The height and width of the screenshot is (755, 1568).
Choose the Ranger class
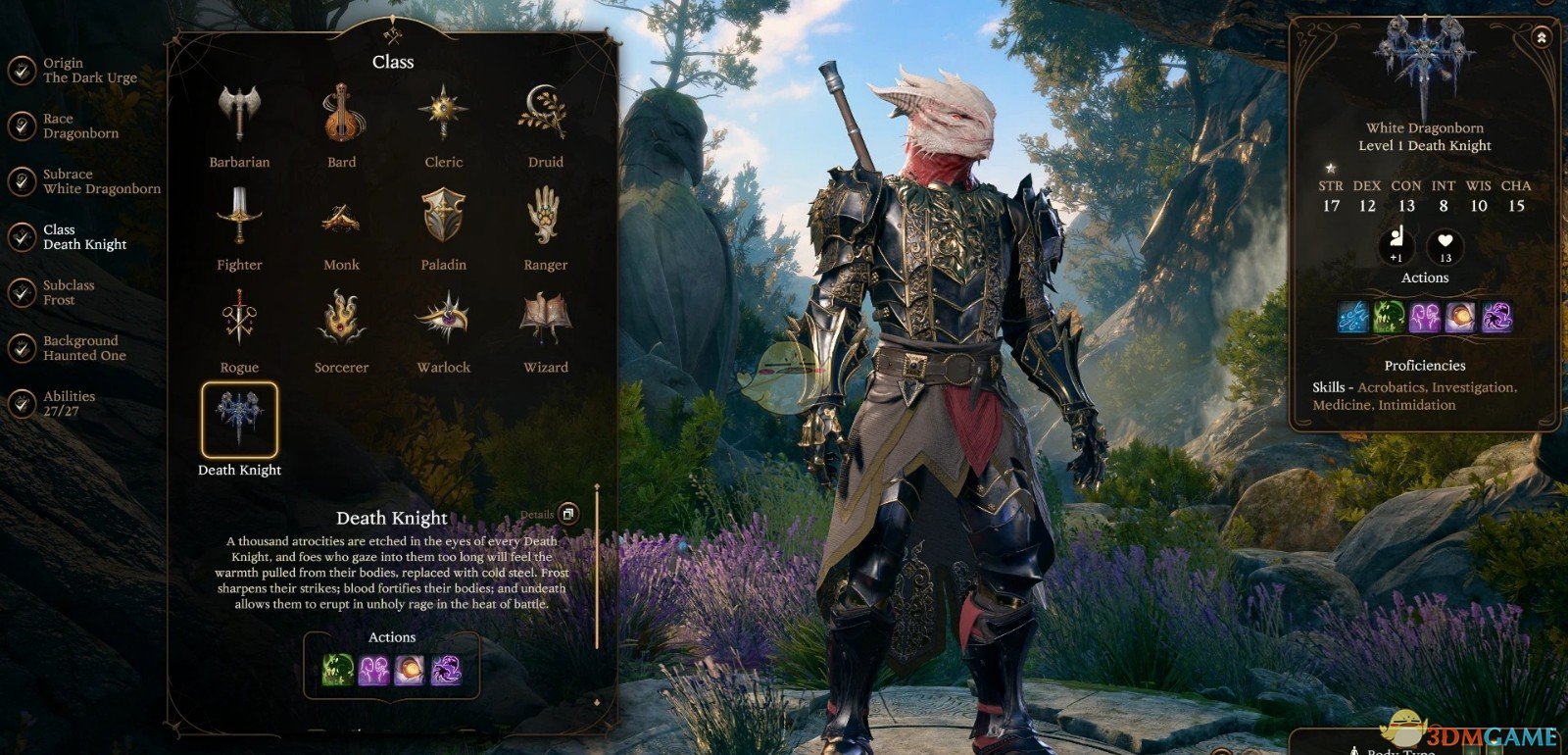click(545, 216)
